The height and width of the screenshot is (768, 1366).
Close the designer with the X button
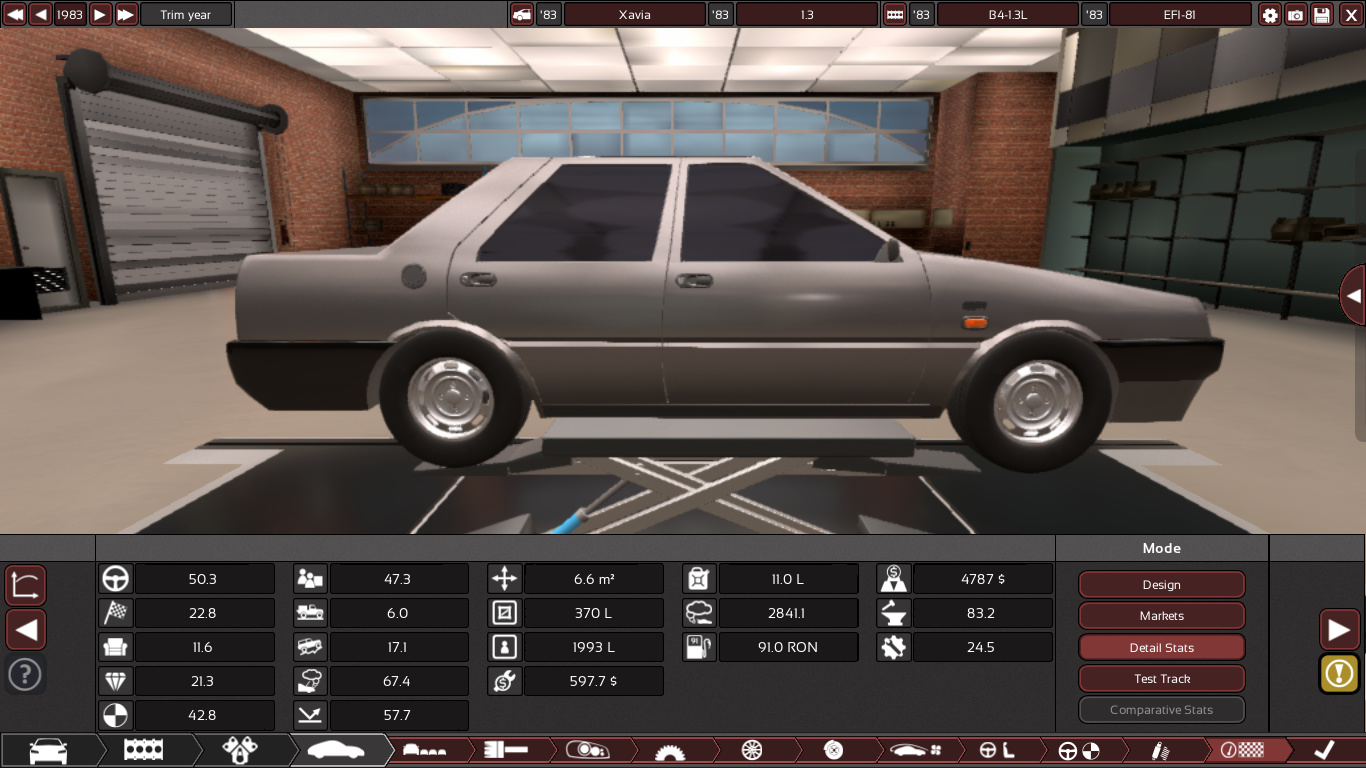1348,15
